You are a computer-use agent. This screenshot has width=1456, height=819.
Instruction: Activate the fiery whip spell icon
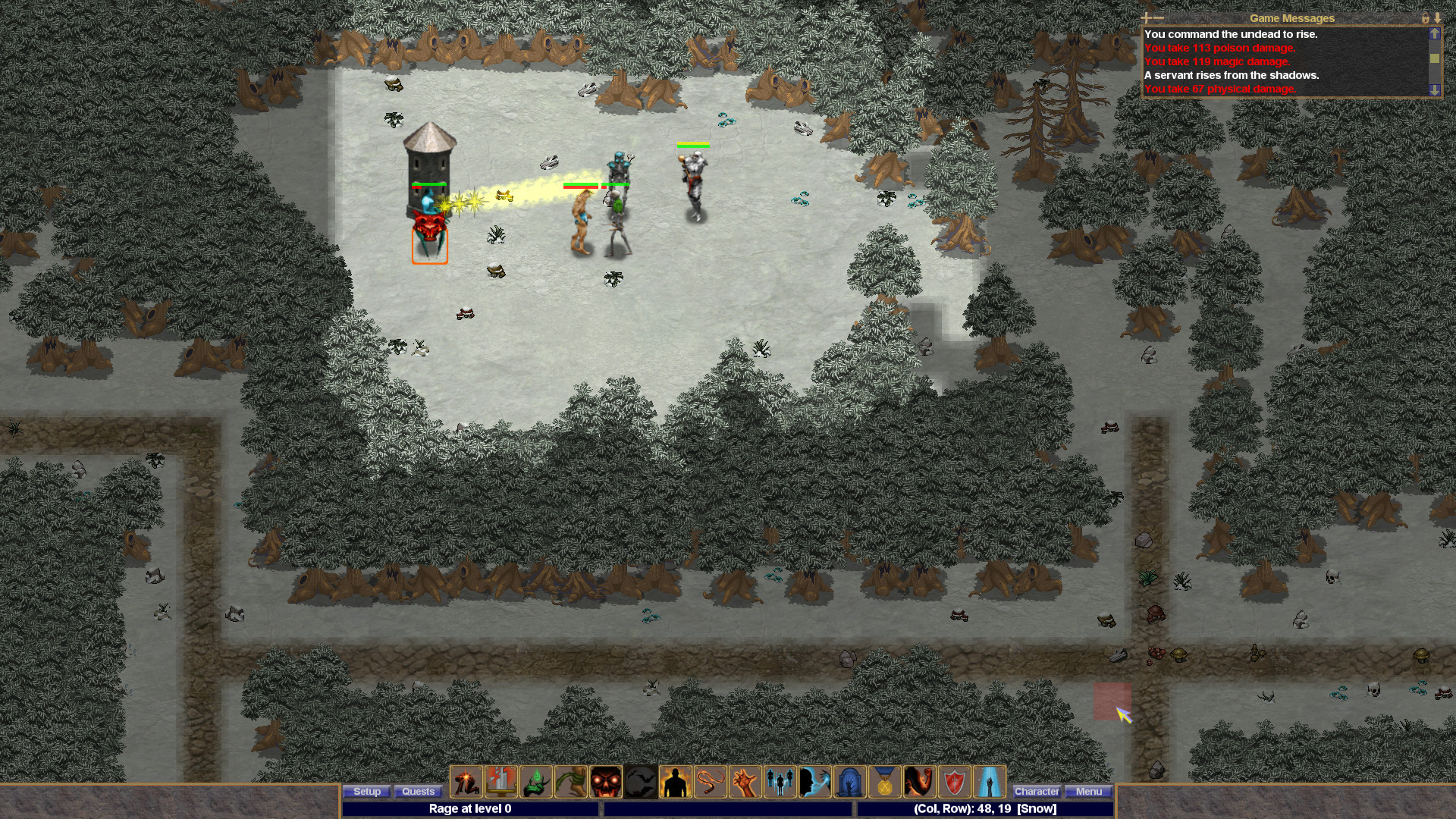click(708, 782)
